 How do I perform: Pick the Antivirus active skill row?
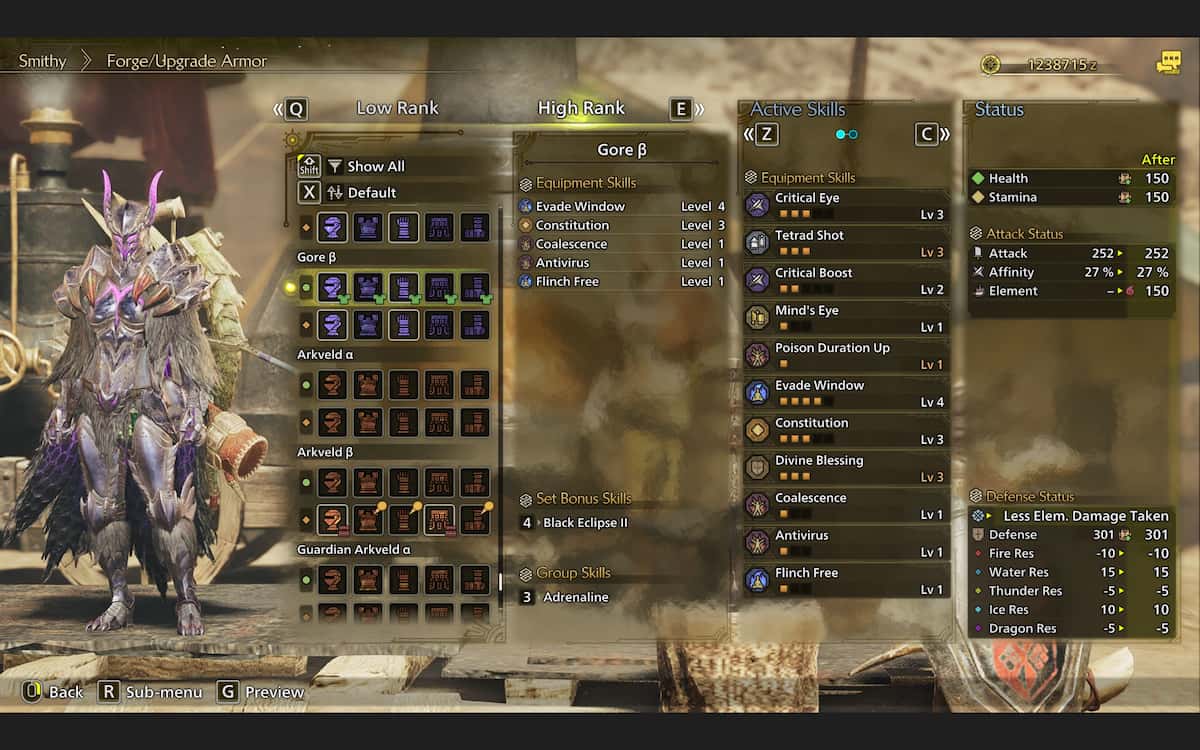click(x=845, y=543)
